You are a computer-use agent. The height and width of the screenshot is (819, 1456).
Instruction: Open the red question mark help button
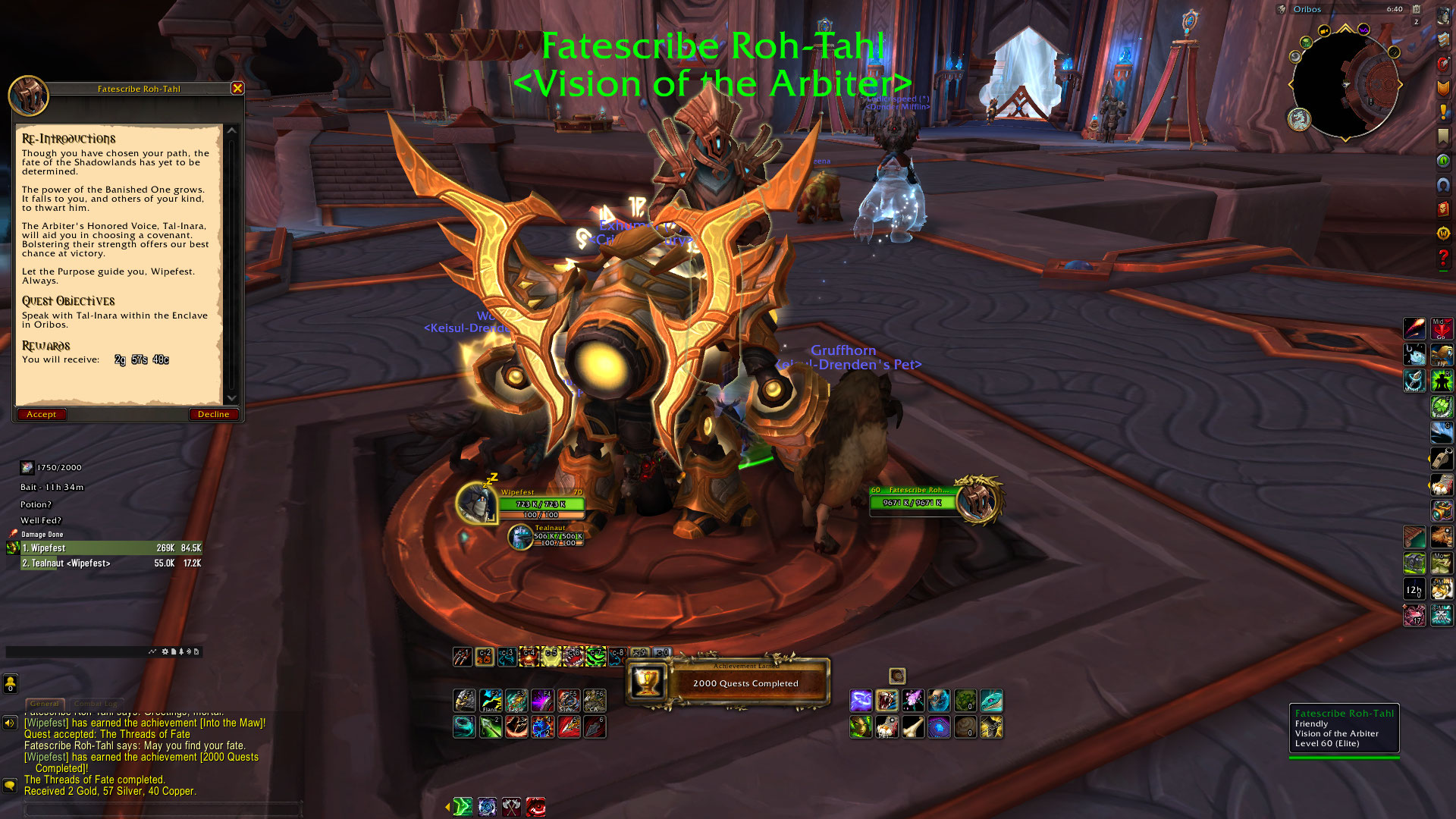pyautogui.click(x=1442, y=259)
